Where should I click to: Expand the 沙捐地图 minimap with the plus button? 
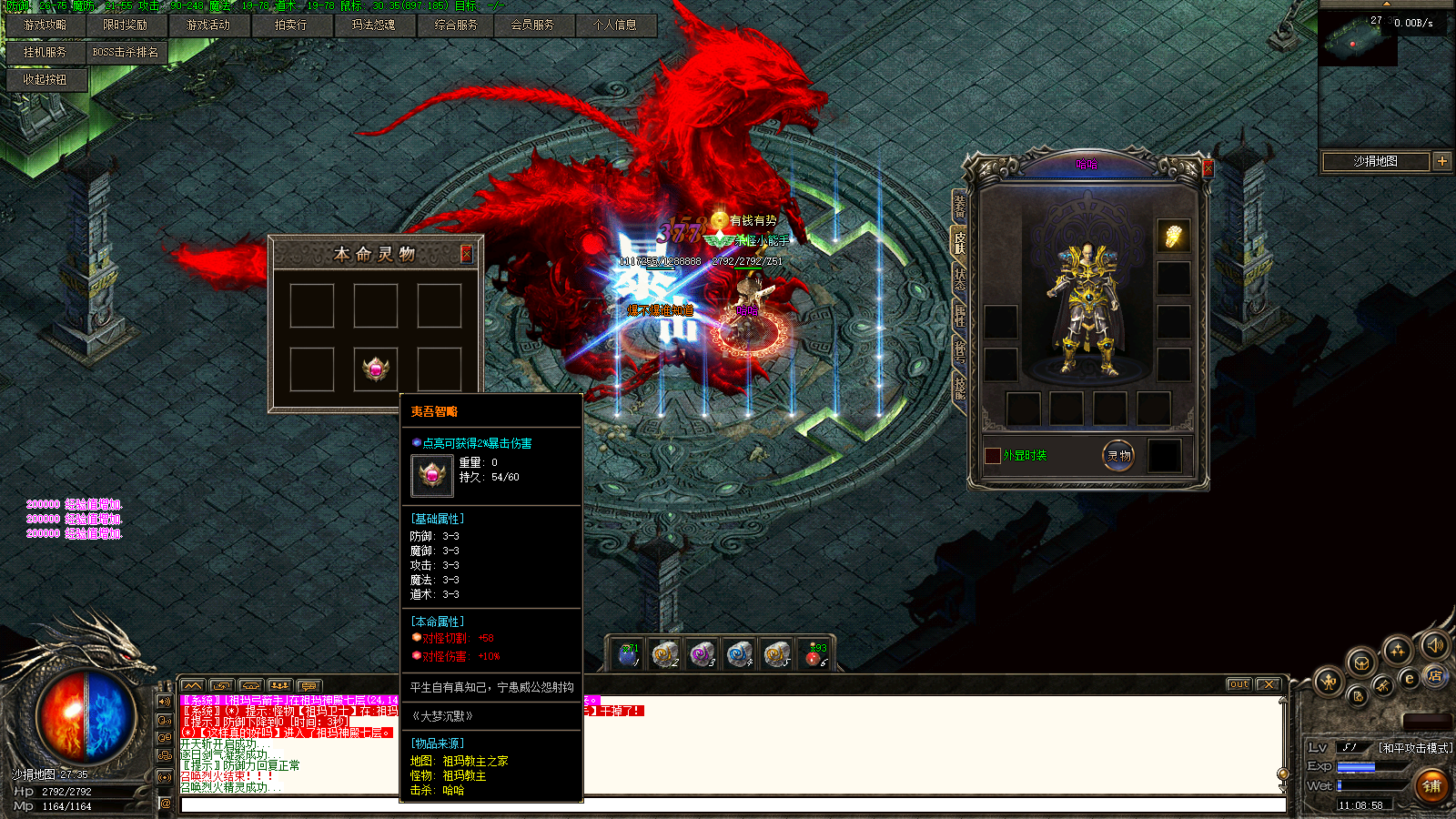(1442, 161)
